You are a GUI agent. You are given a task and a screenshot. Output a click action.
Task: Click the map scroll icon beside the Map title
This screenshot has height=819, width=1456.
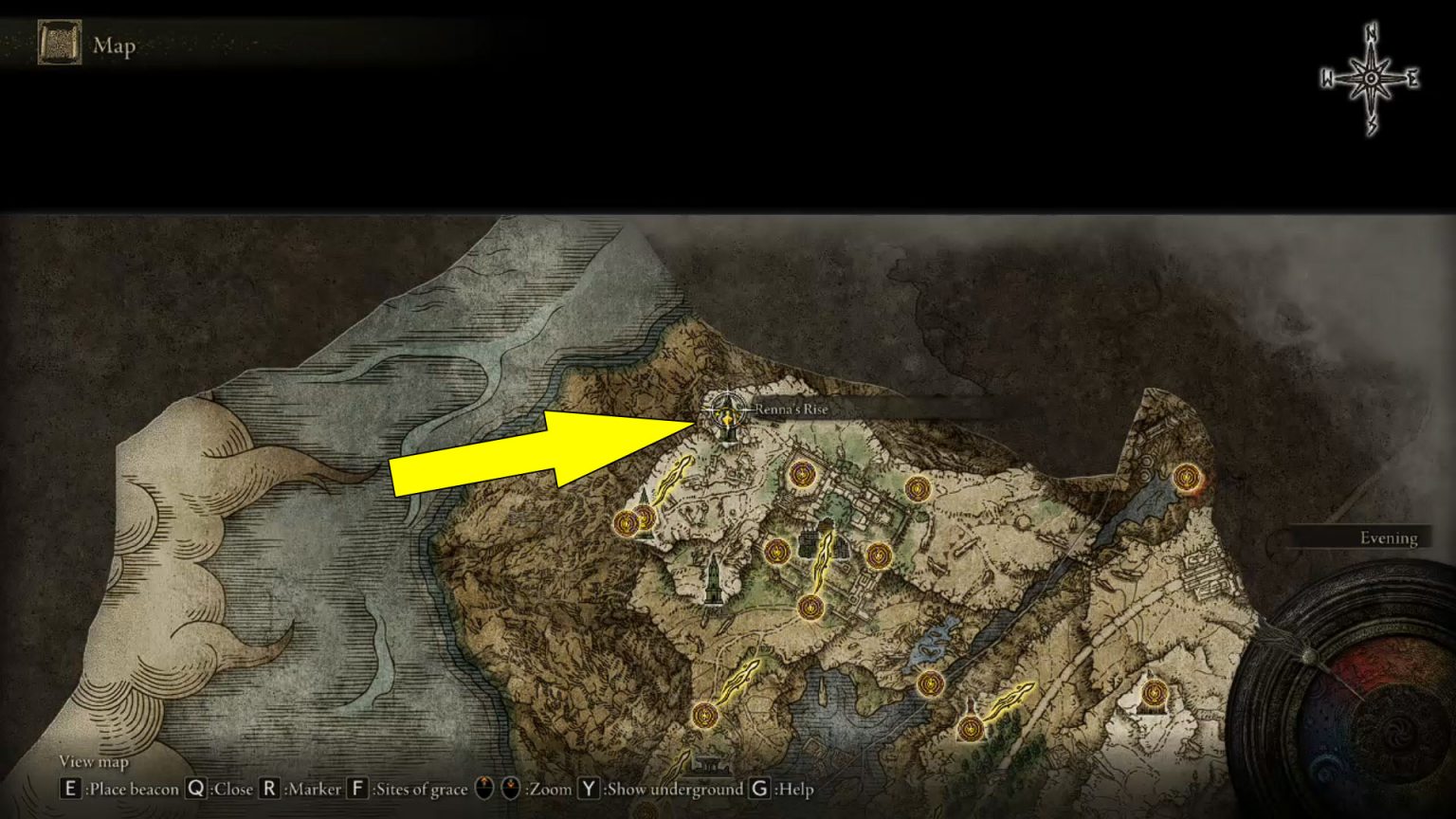coord(59,43)
